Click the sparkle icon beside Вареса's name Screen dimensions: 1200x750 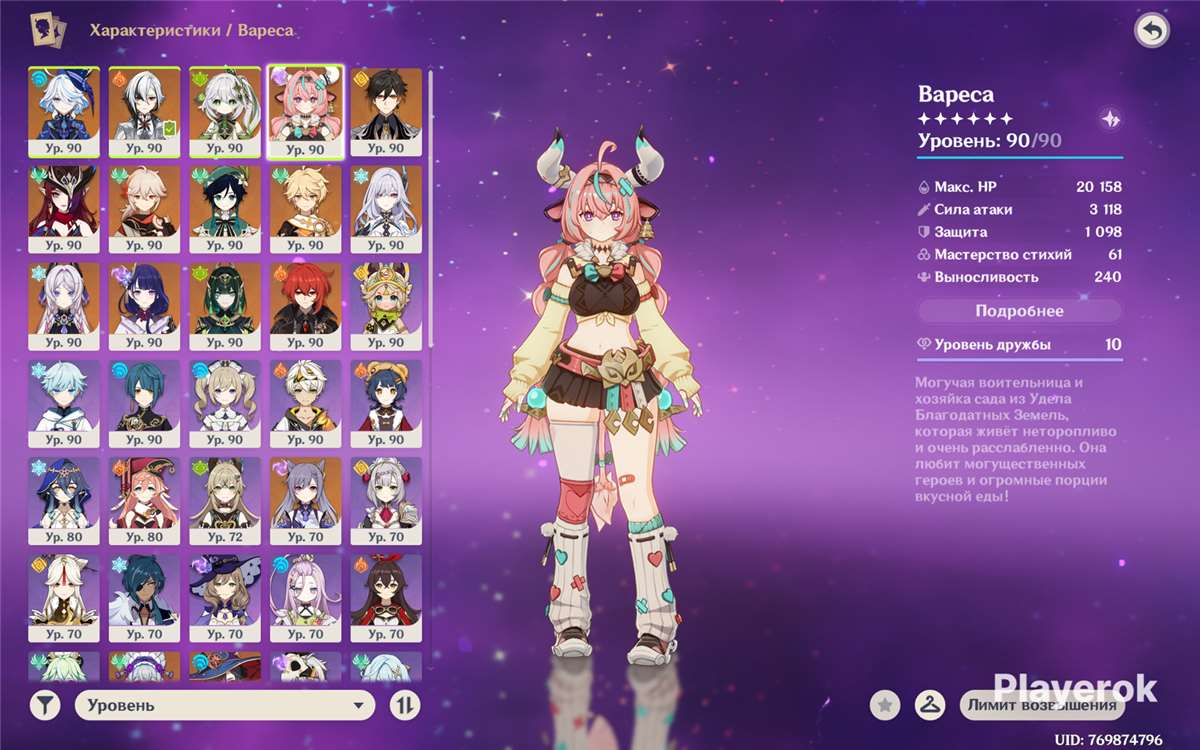point(1109,117)
